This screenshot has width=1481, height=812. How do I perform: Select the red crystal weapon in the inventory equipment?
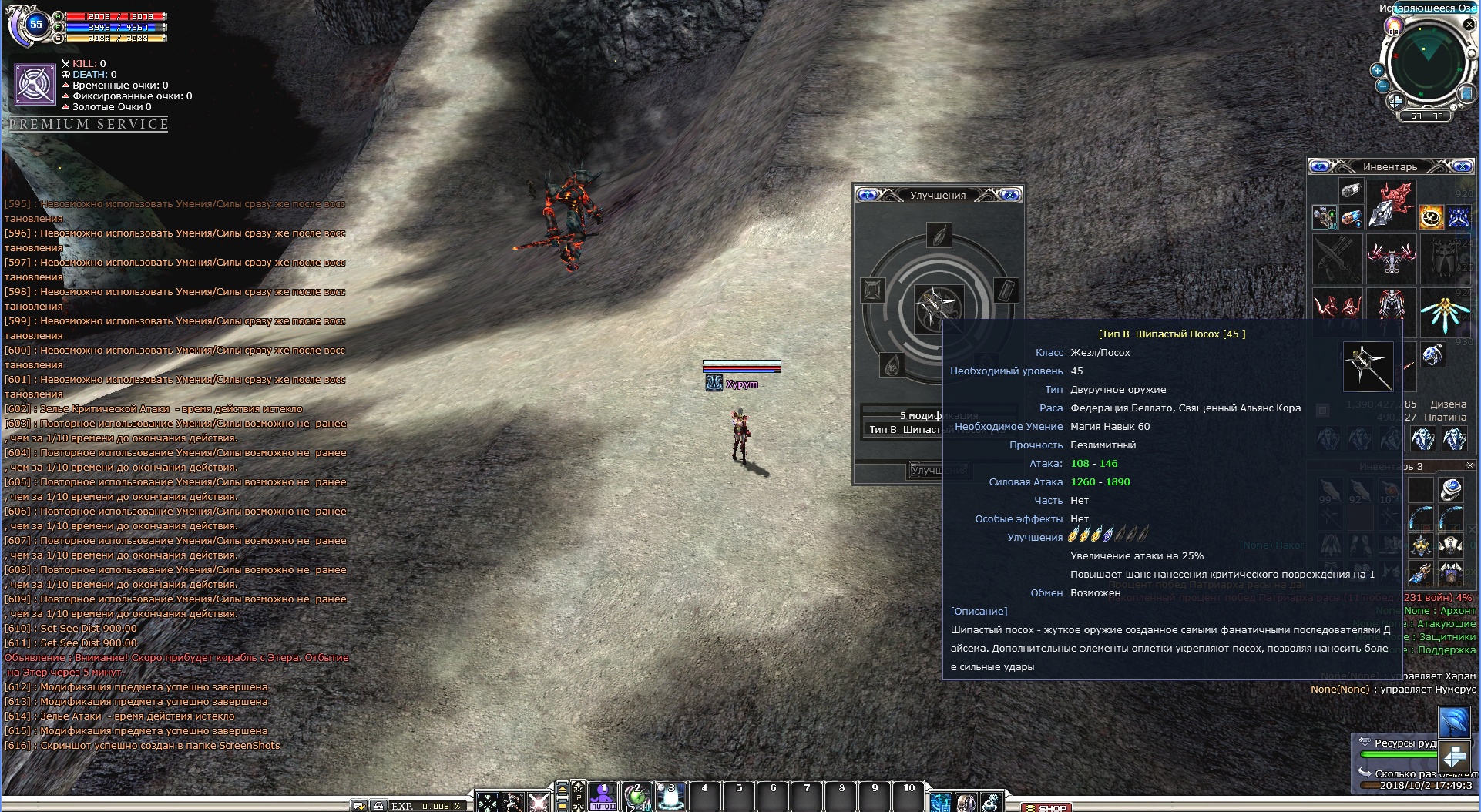click(x=1392, y=204)
